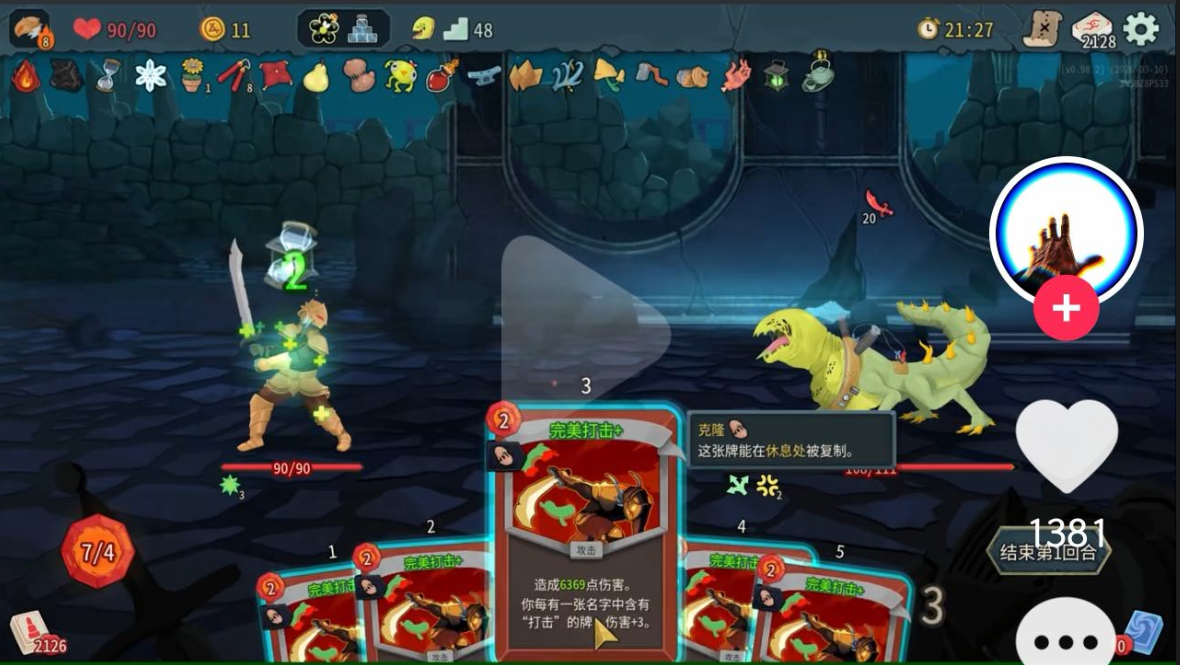Inspect the white snowflake relic
Image resolution: width=1180 pixels, height=665 pixels.
coord(151,75)
